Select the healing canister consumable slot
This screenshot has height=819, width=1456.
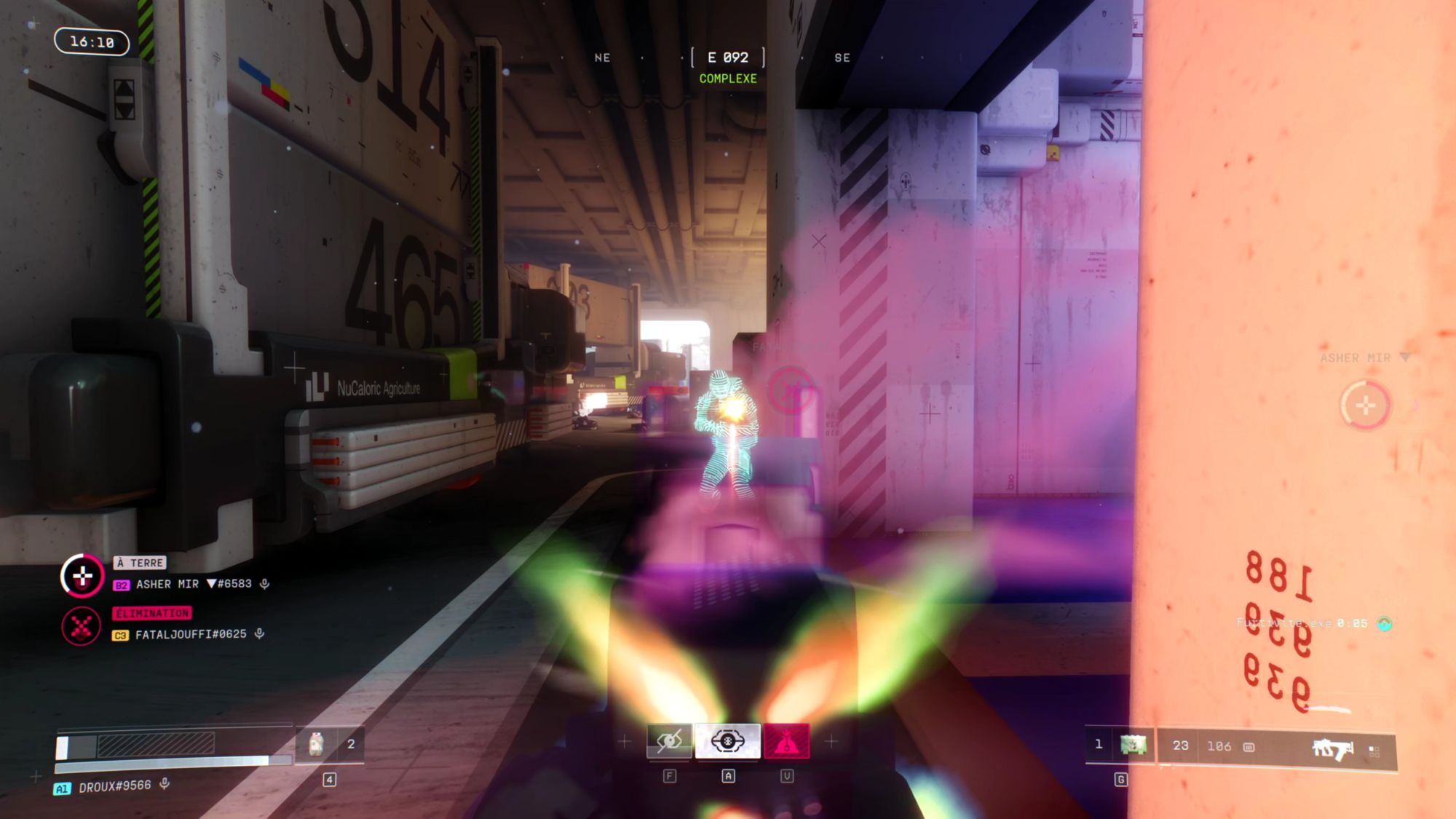317,744
